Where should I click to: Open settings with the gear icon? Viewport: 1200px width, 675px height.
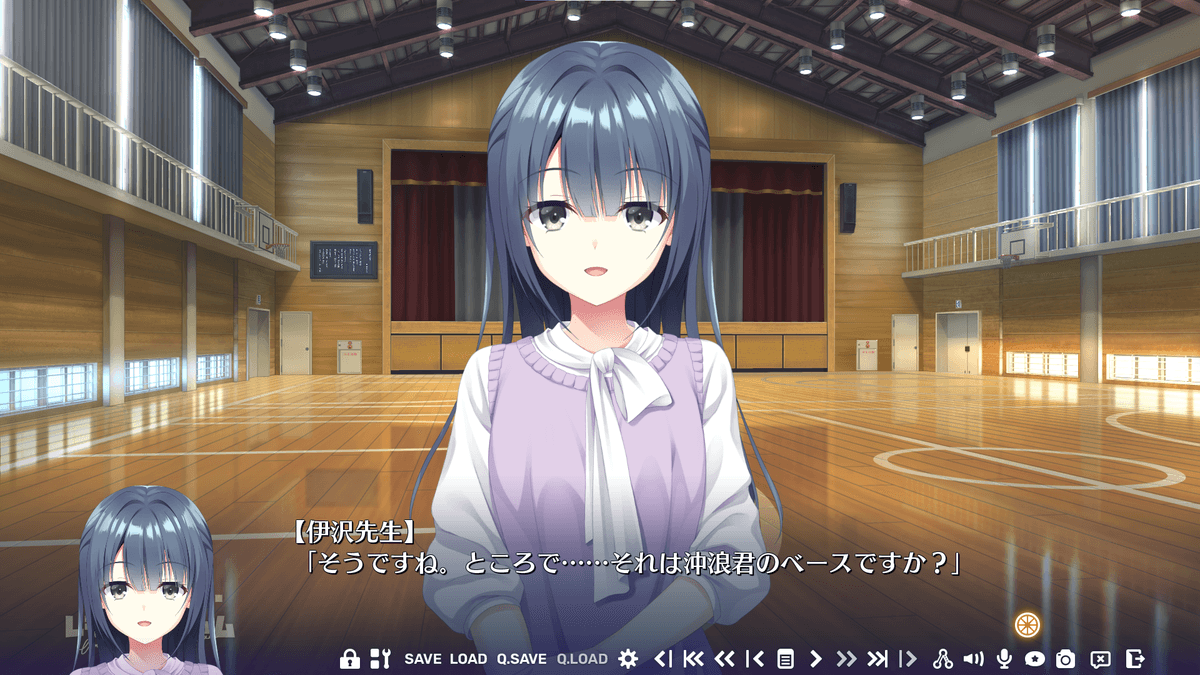coord(628,659)
